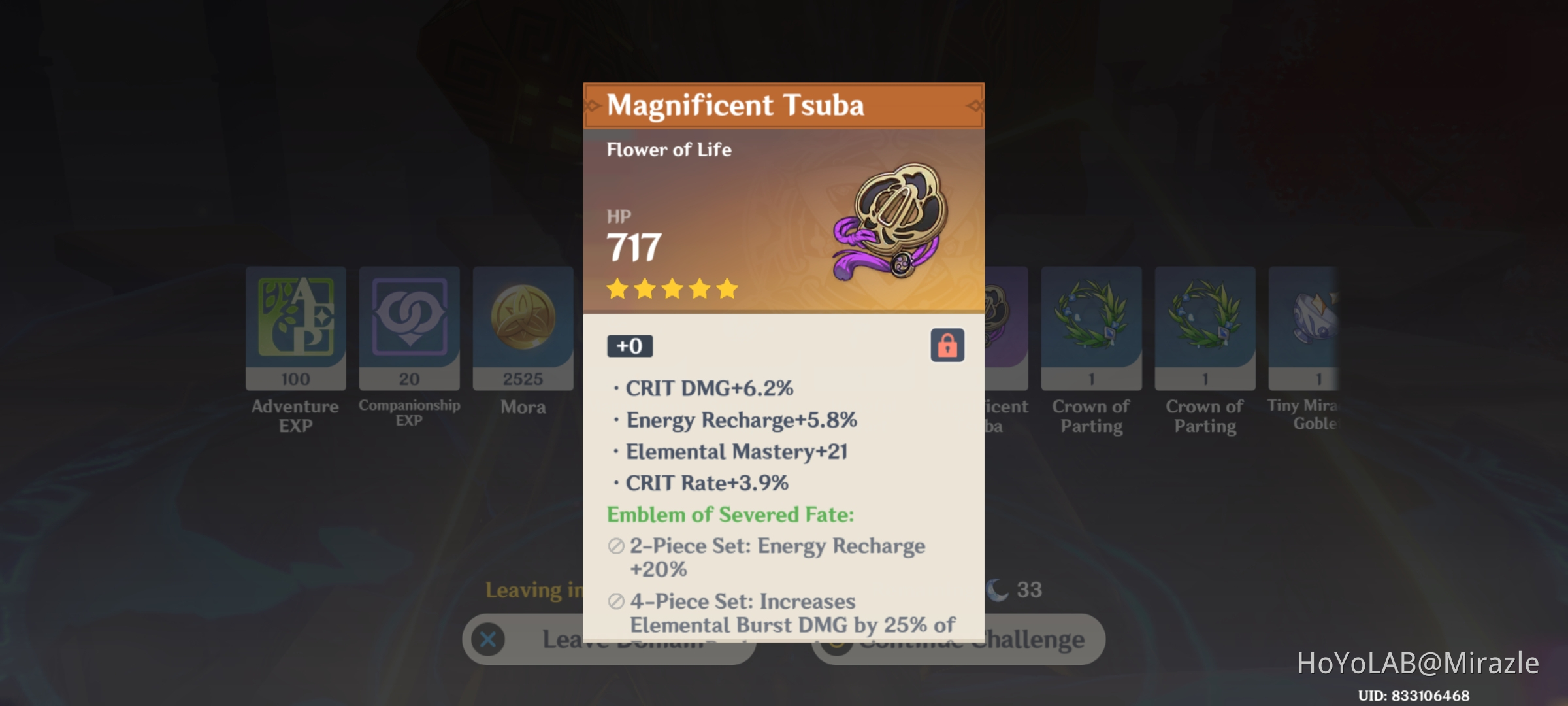Click the +0 enhancement level badge
Viewport: 1568px width, 706px height.
629,346
